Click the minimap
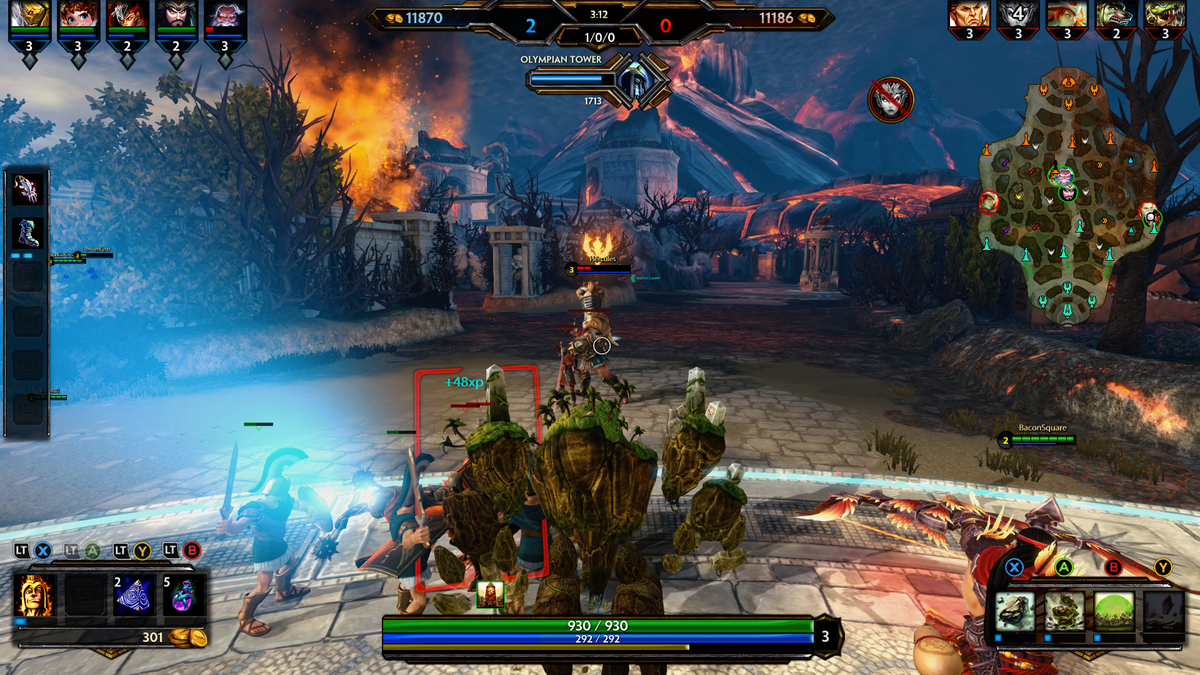This screenshot has height=675, width=1200. (1067, 196)
